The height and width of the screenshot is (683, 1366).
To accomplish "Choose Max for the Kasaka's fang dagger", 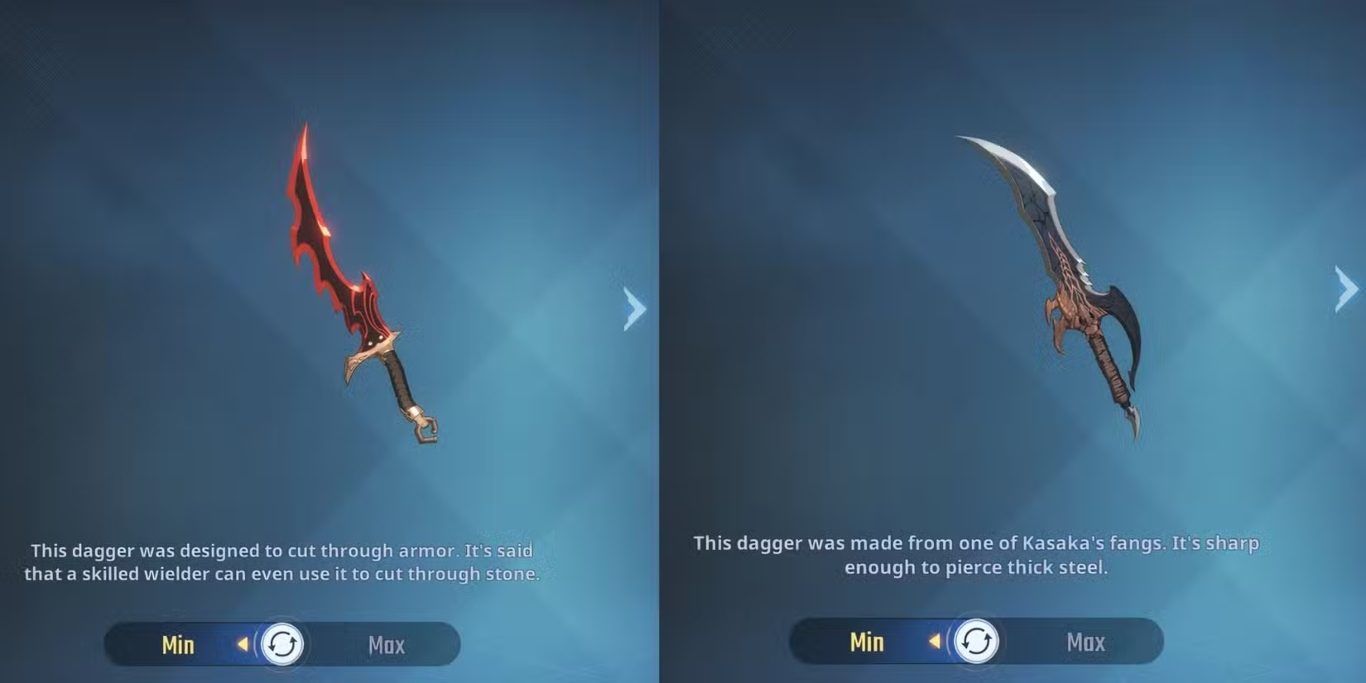I will [1085, 641].
